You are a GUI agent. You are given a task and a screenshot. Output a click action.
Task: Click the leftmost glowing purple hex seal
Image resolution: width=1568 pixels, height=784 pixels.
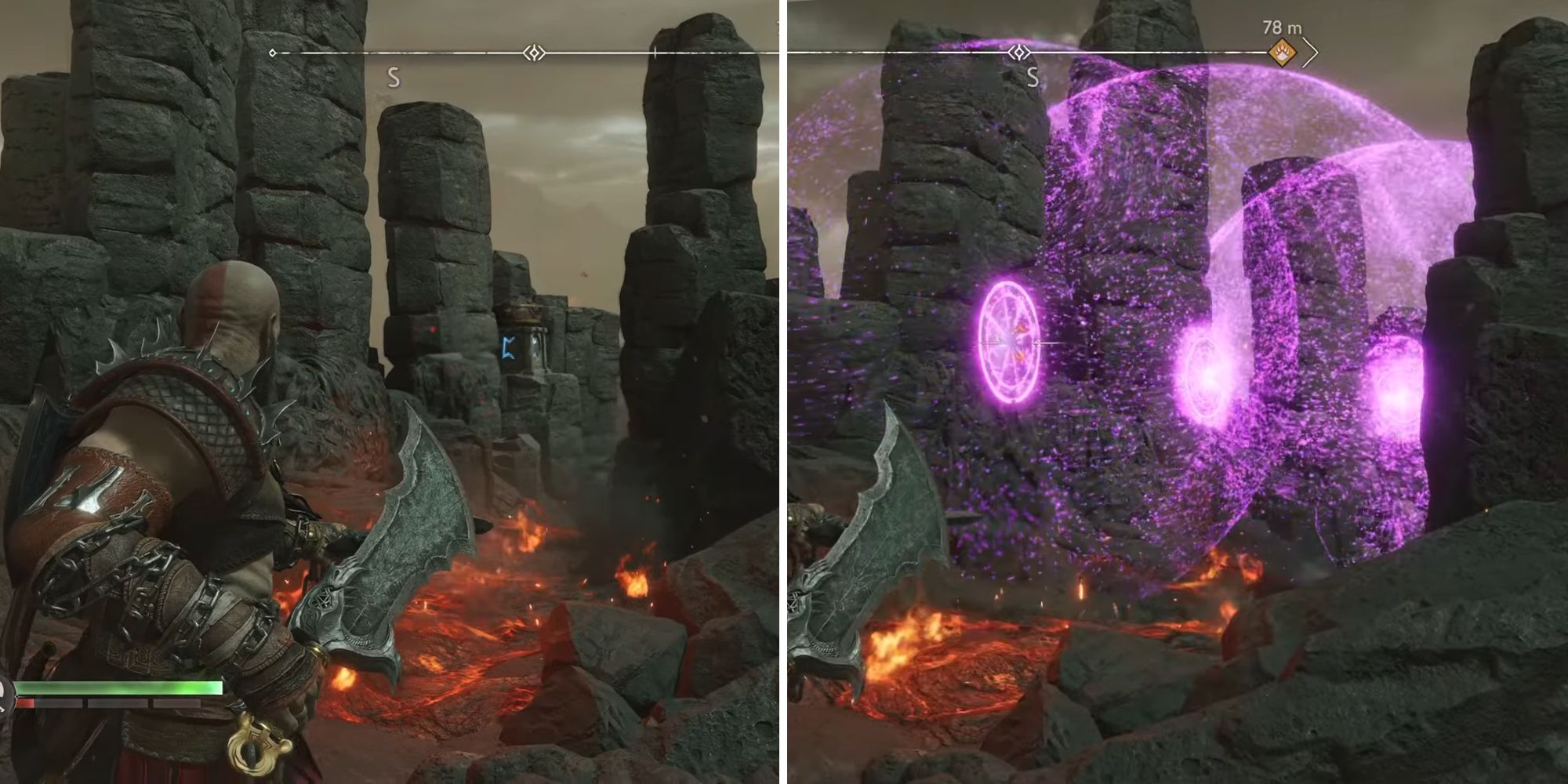[x=1008, y=343]
